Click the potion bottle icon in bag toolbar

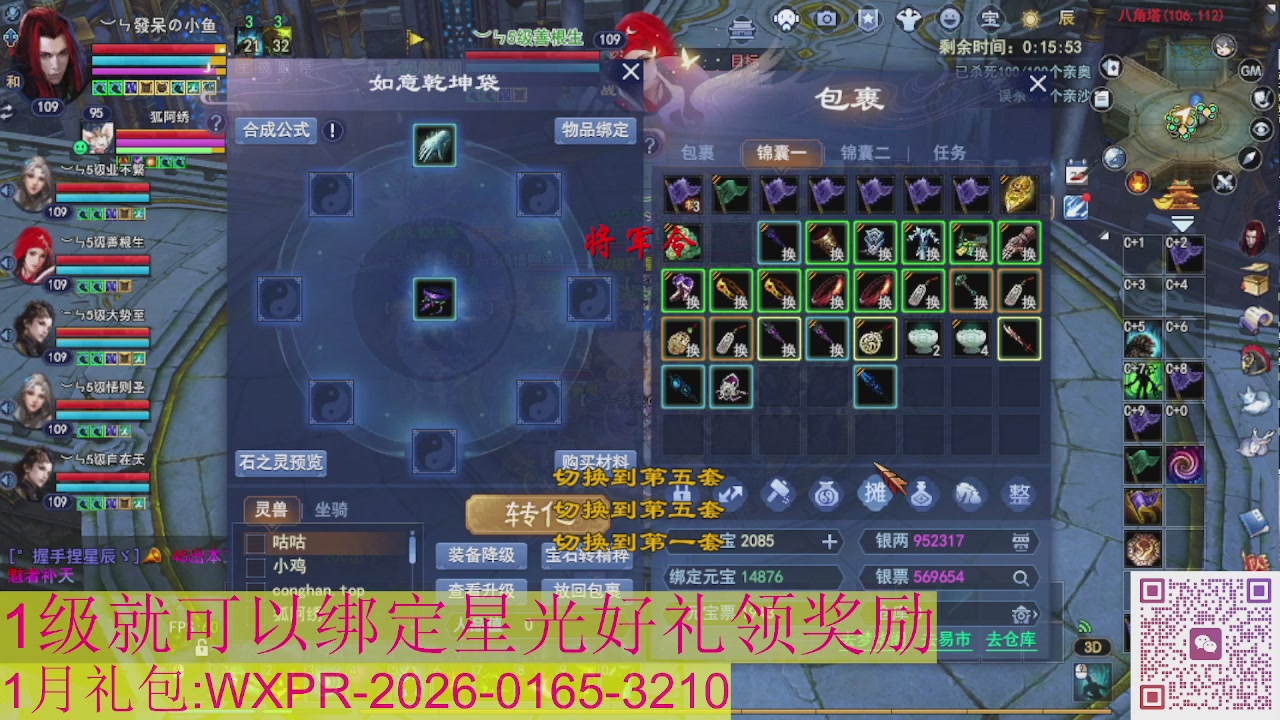point(922,495)
